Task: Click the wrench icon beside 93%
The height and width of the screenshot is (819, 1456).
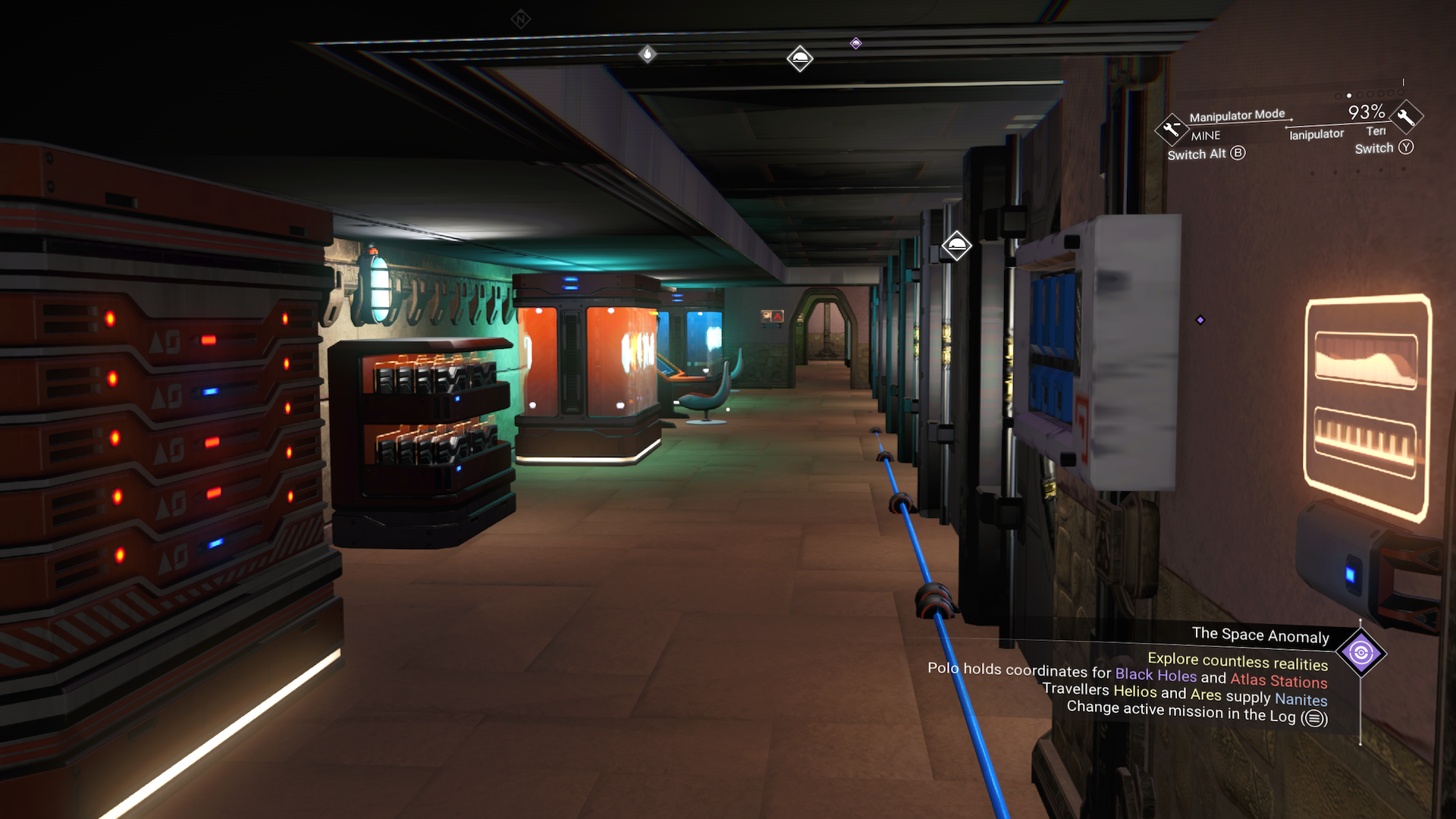Action: click(x=1406, y=117)
